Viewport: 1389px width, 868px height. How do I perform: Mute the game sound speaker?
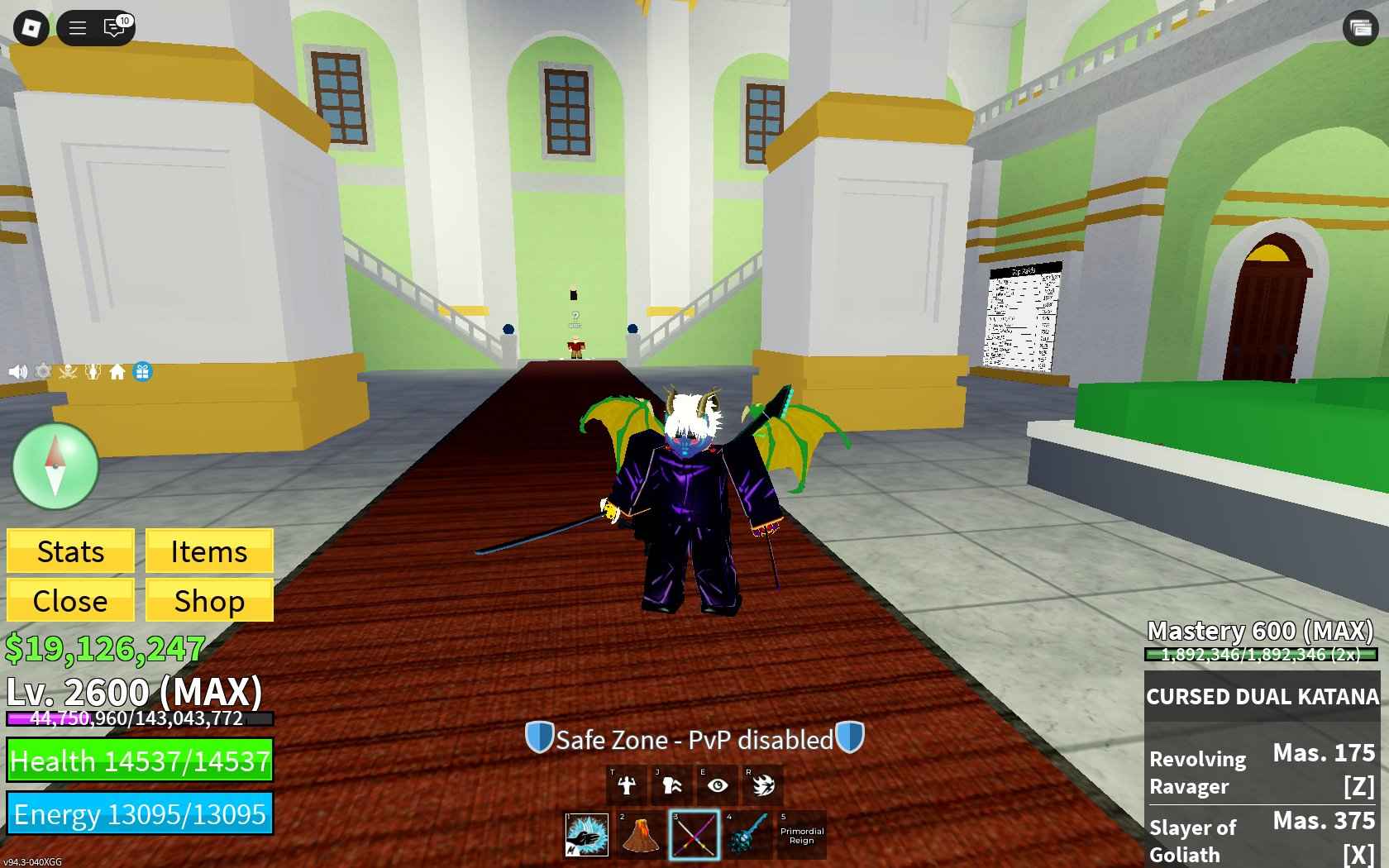[x=17, y=371]
